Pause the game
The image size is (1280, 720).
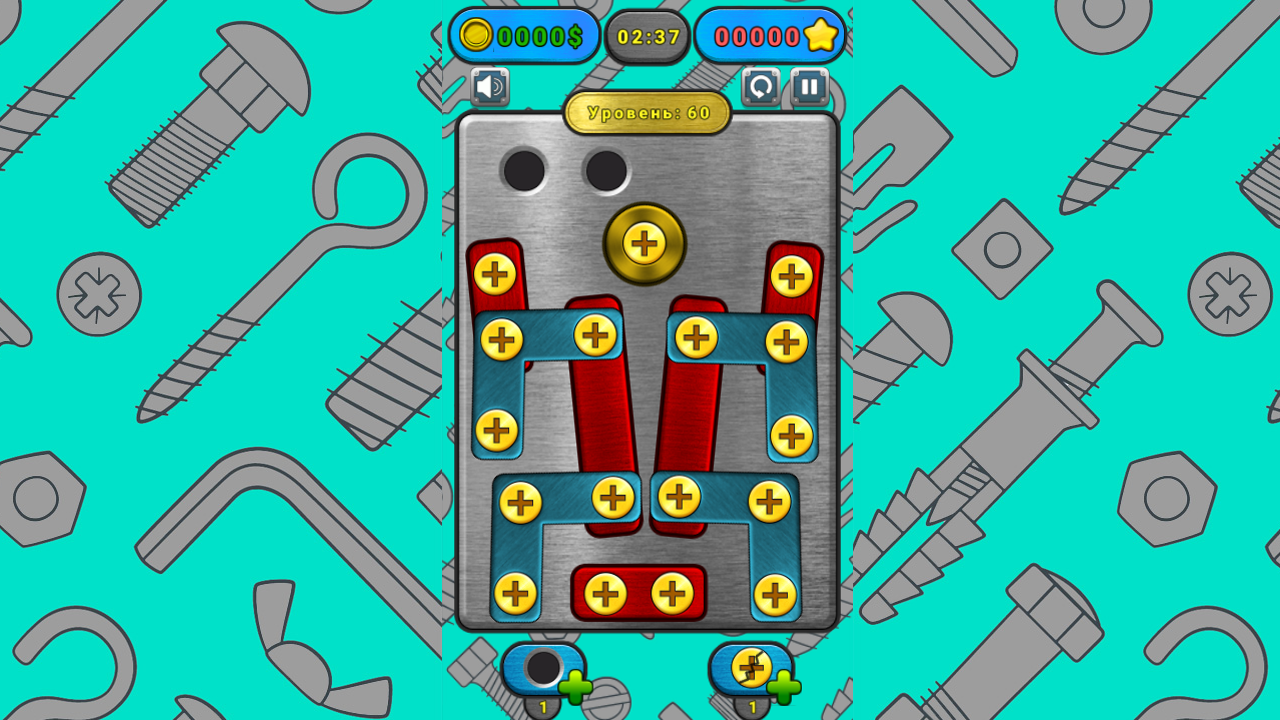pyautogui.click(x=811, y=88)
